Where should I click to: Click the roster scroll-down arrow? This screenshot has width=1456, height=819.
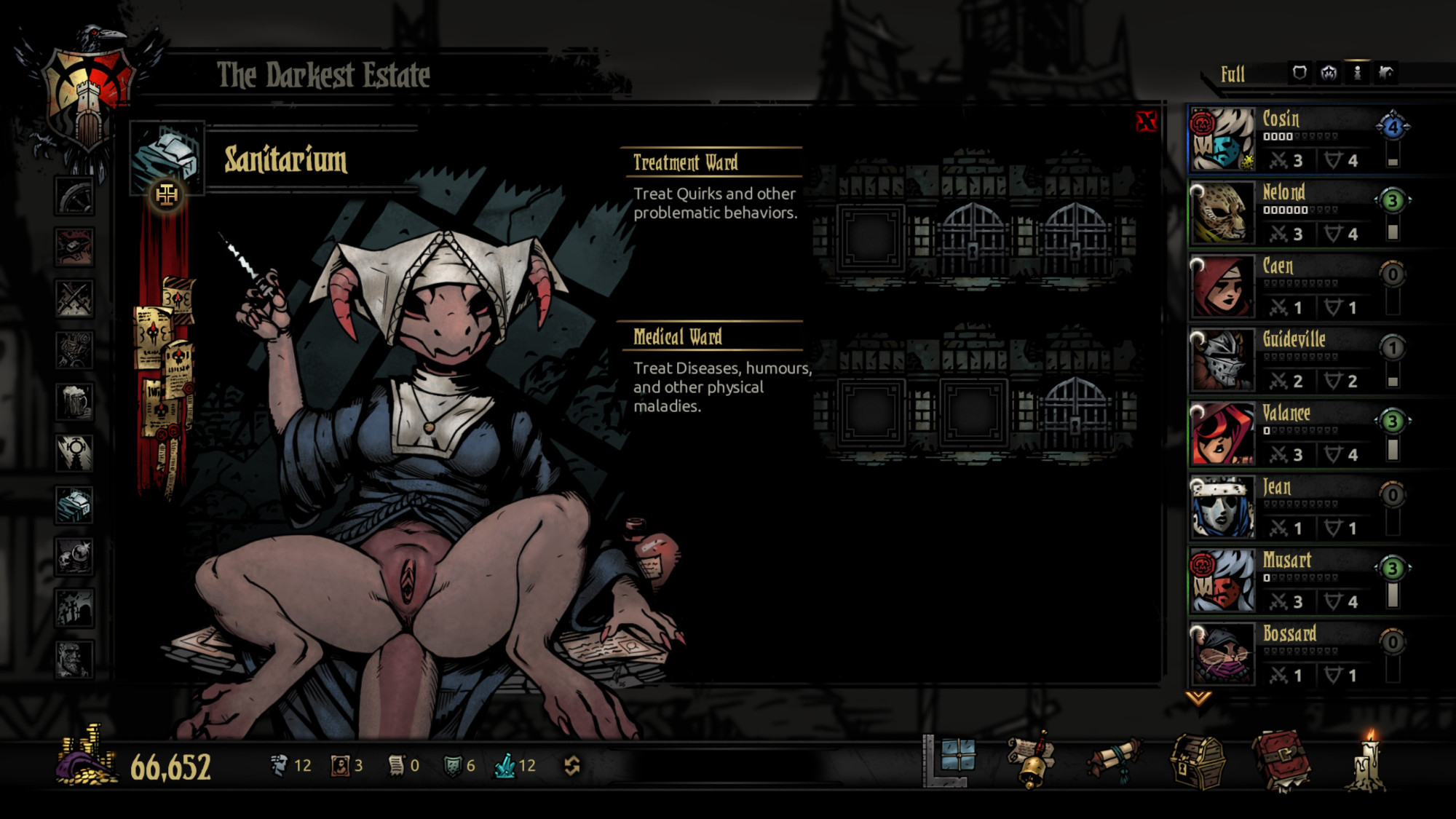[1198, 698]
